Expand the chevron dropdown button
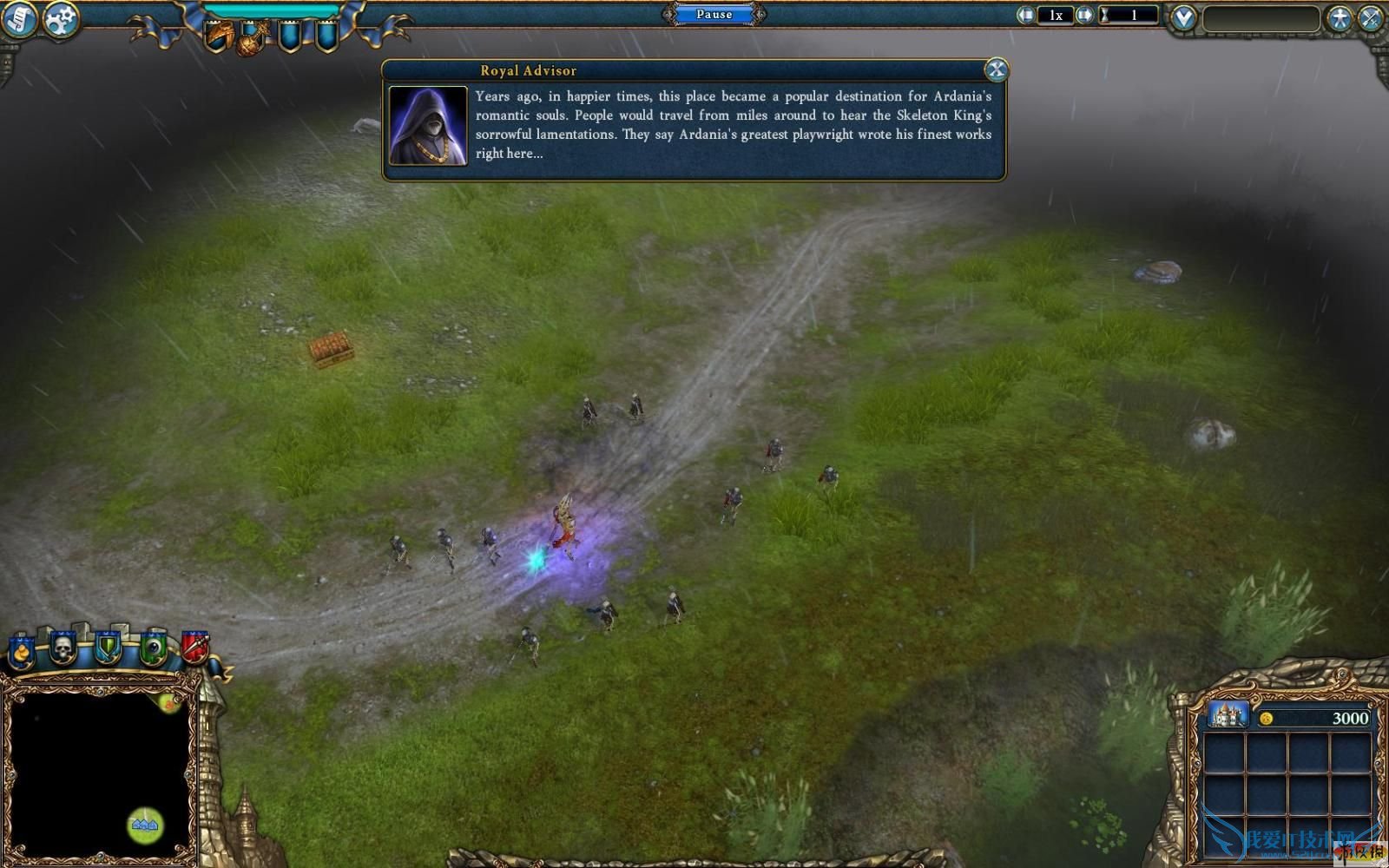The height and width of the screenshot is (868, 1389). coord(1183,17)
